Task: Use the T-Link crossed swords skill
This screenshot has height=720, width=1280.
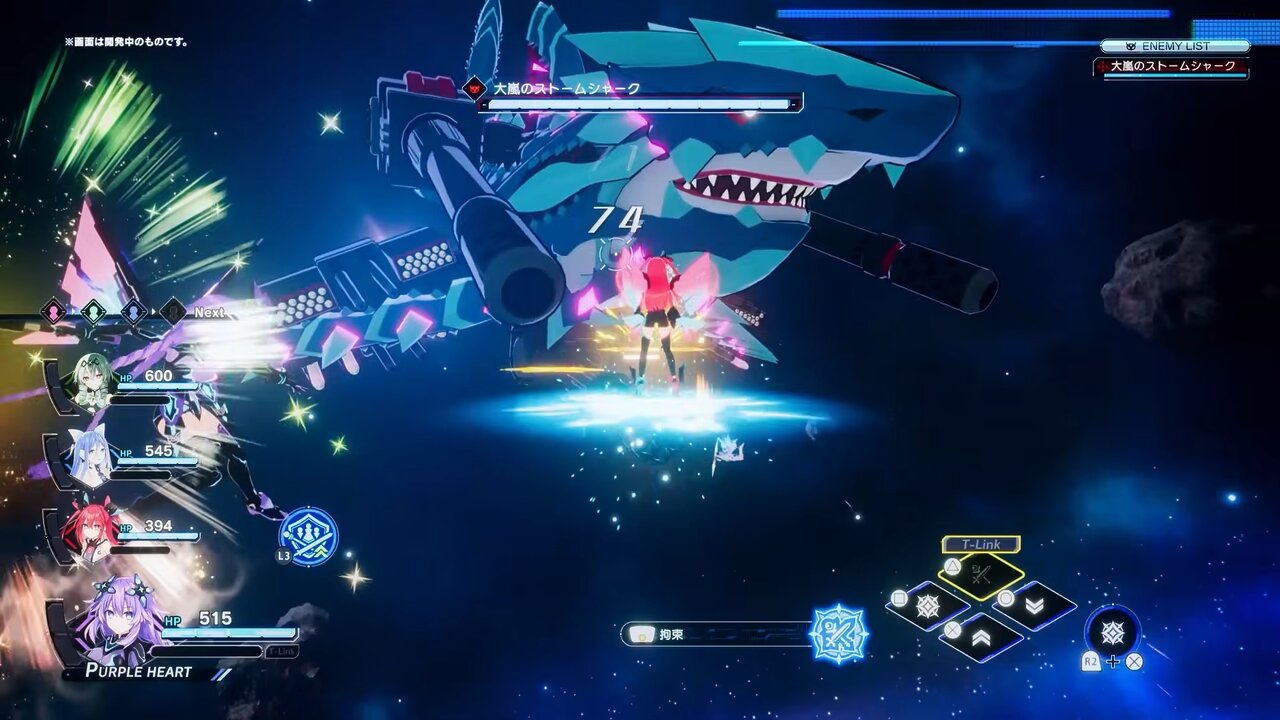Action: (x=981, y=574)
